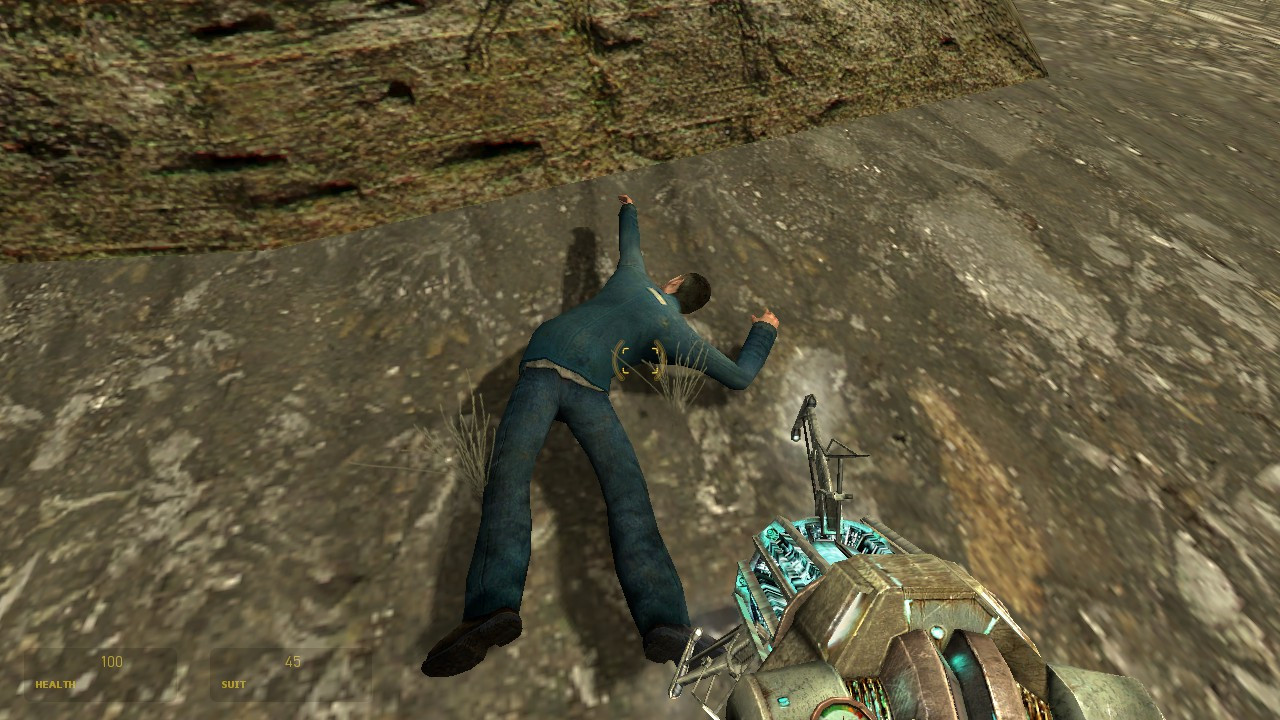This screenshot has width=1280, height=720.
Task: Click the Gravity Gun crosshair brackets
Action: point(640,360)
